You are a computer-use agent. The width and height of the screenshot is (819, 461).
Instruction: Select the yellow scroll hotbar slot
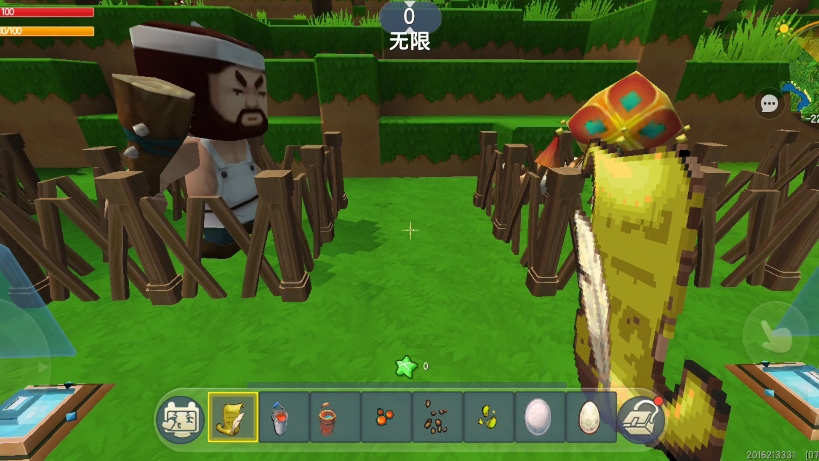coord(233,417)
